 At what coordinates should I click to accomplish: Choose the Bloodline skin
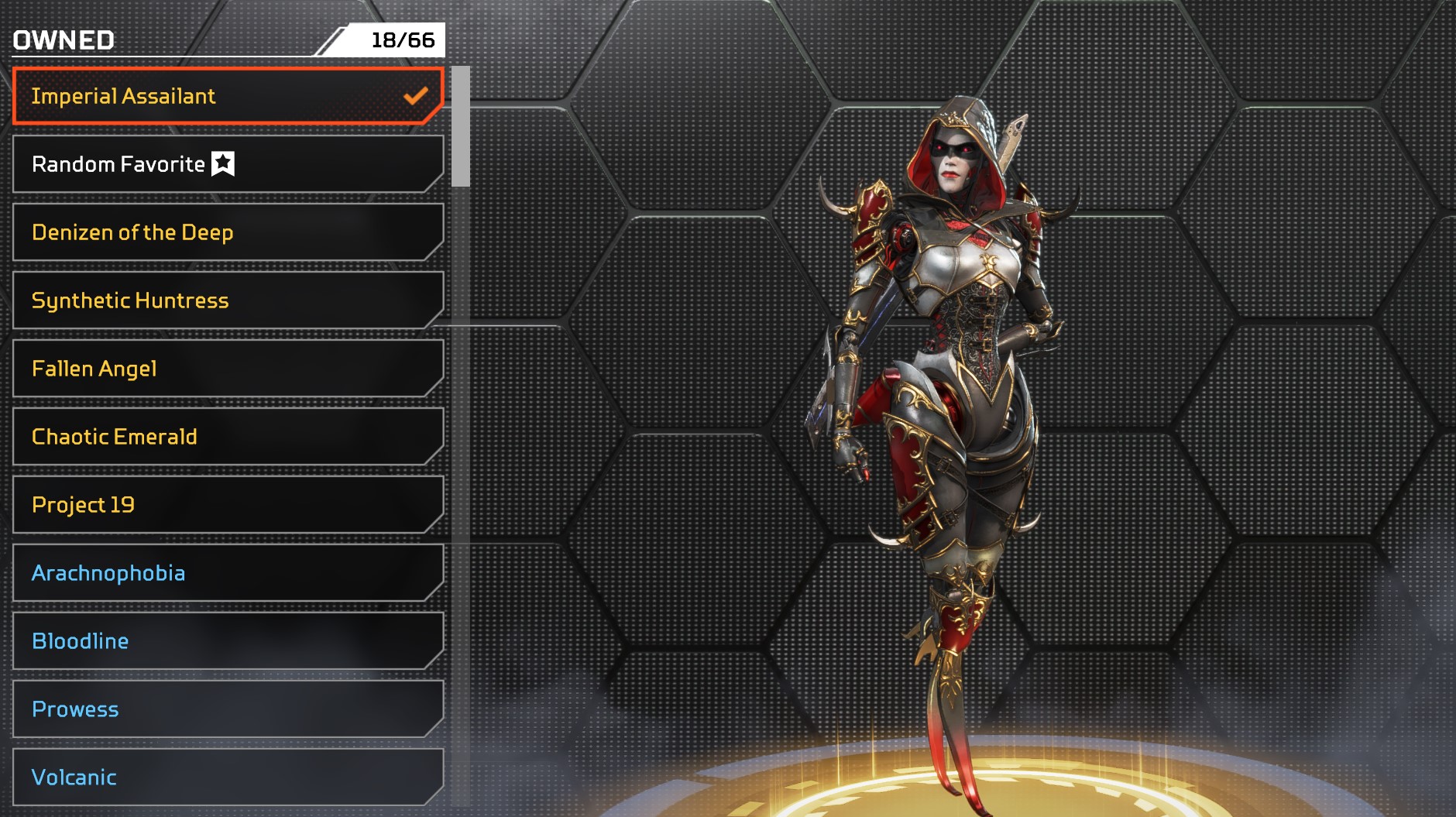[228, 641]
